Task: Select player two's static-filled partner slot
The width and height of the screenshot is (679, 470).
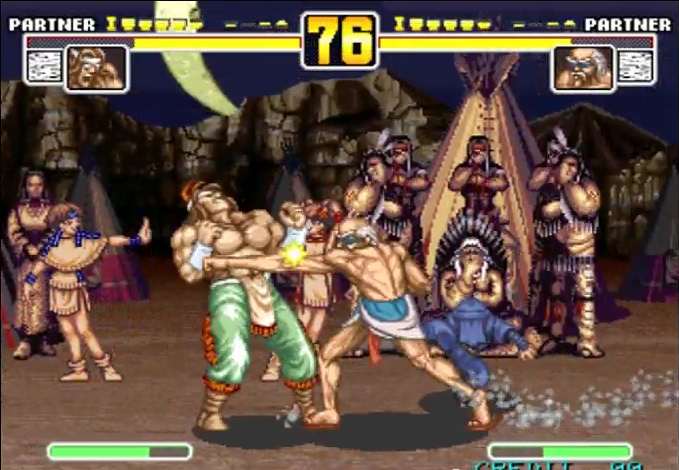Action: click(637, 67)
